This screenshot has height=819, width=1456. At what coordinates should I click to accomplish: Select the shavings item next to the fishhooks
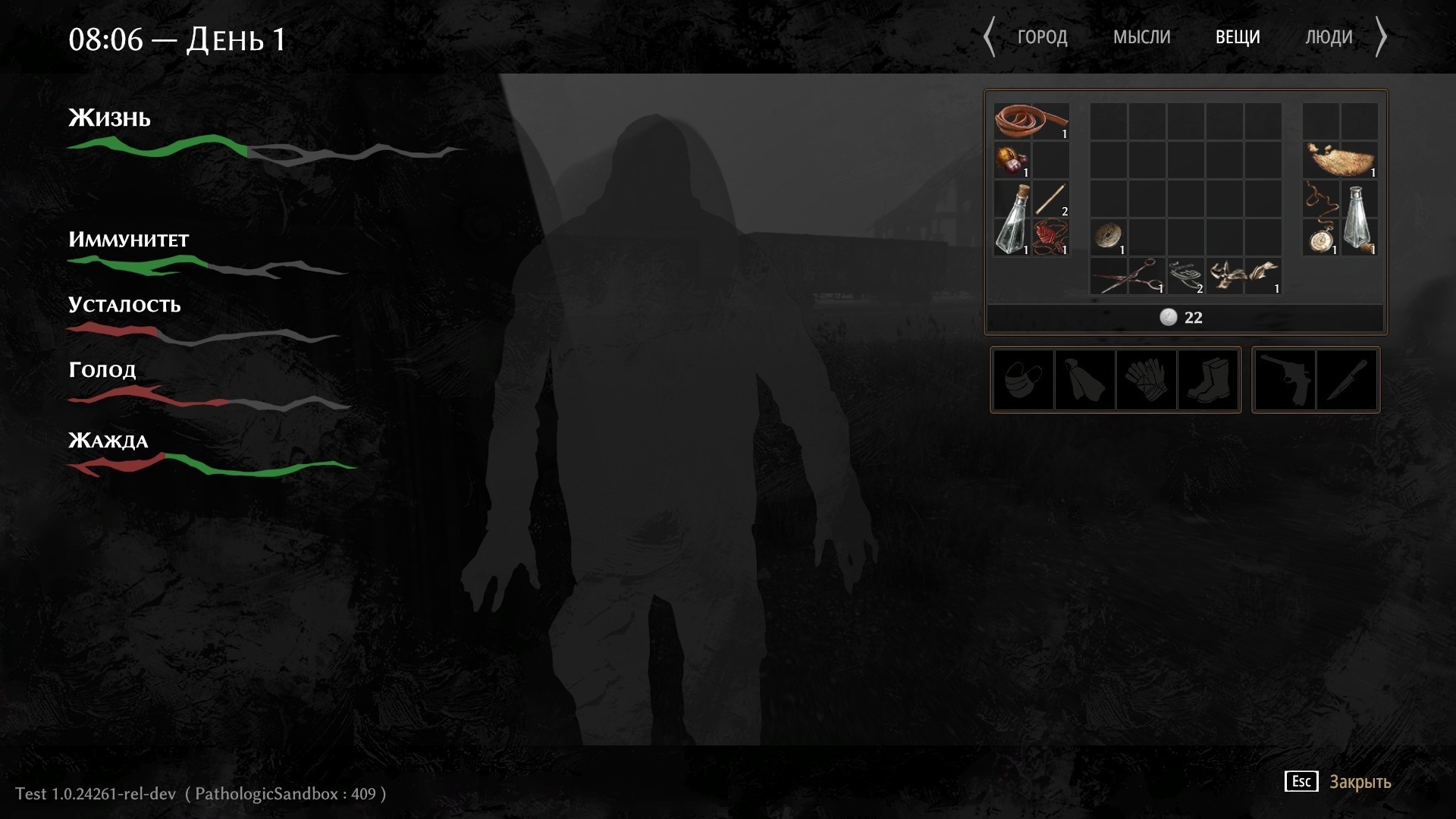[x=1242, y=275]
